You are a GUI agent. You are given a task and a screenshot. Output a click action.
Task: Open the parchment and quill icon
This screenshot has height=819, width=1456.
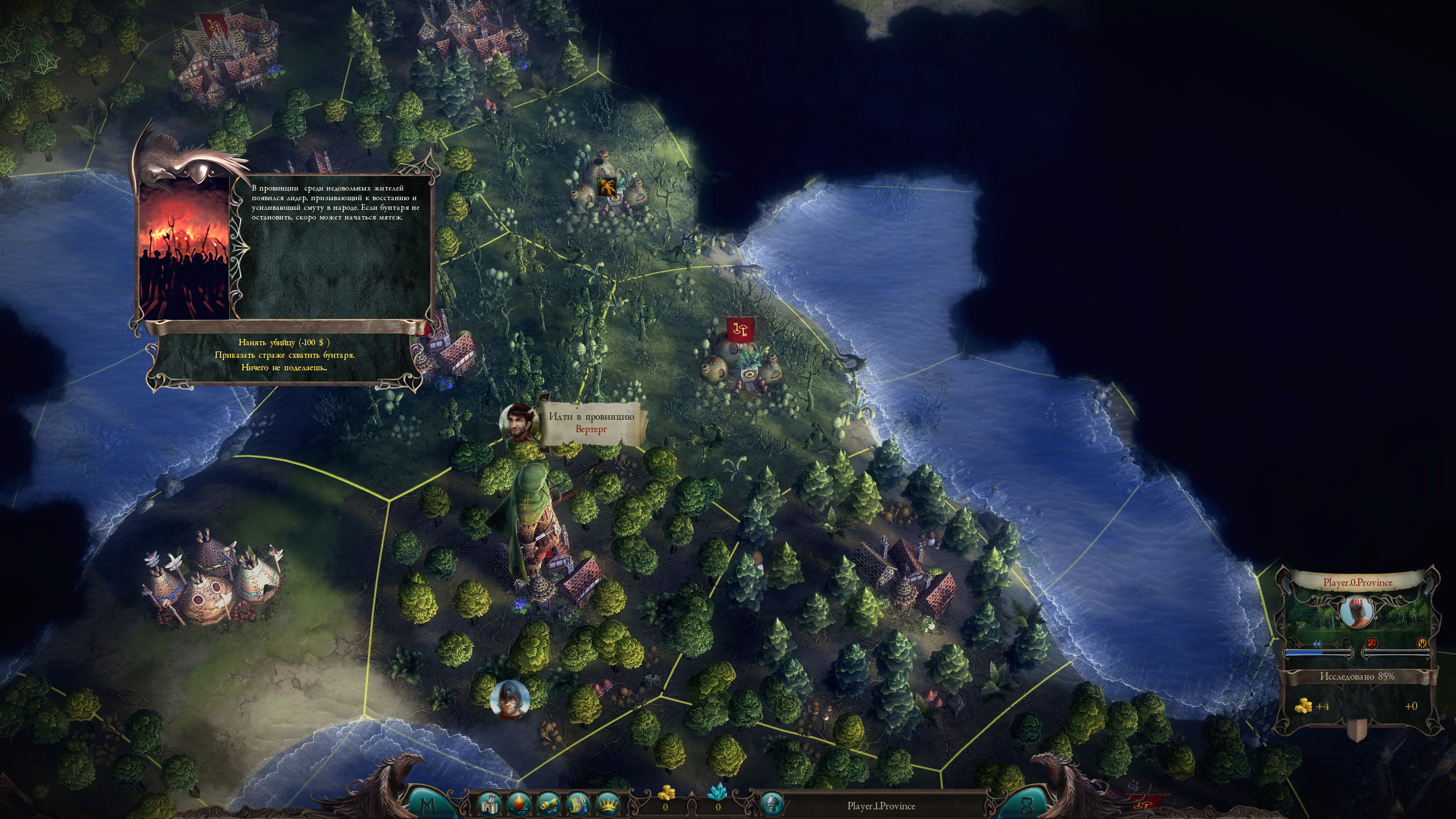tap(578, 805)
